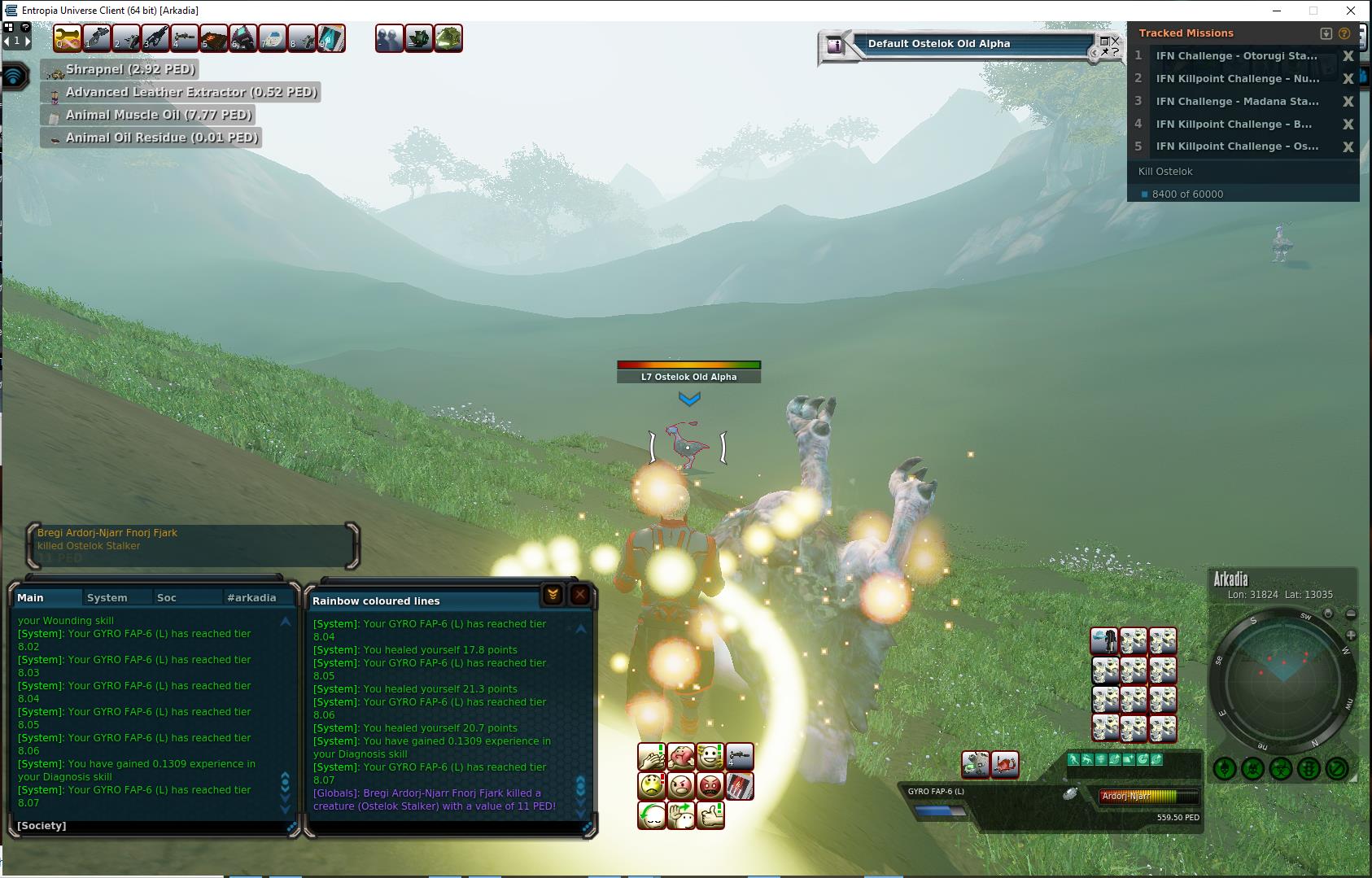The height and width of the screenshot is (878, 1372).
Task: Select IFN Challenge - Madana tracked mission
Action: coord(1237,102)
